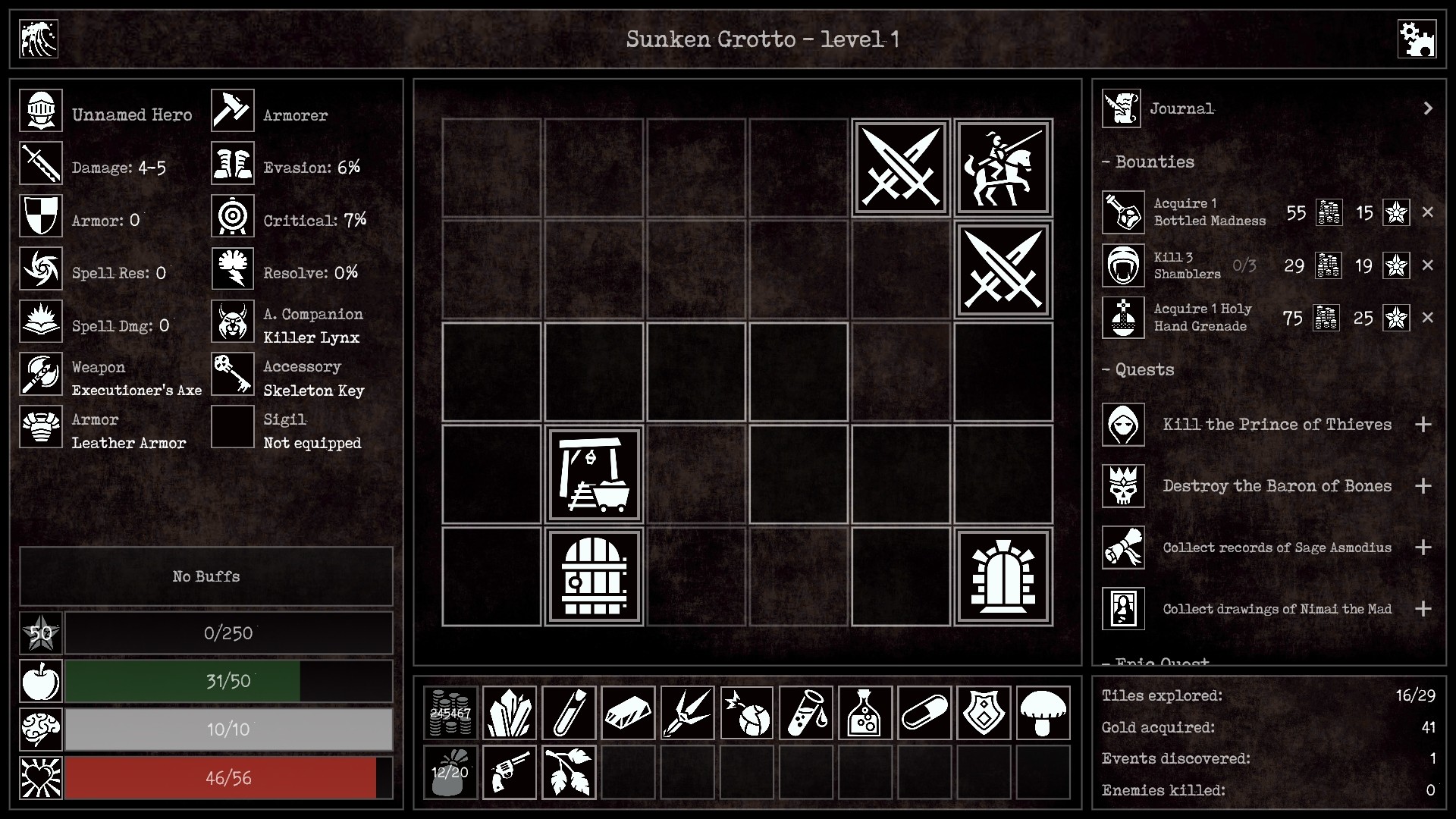Screen dimensions: 1456x819
Task: Select the Armorer hammer icon
Action: [232, 110]
